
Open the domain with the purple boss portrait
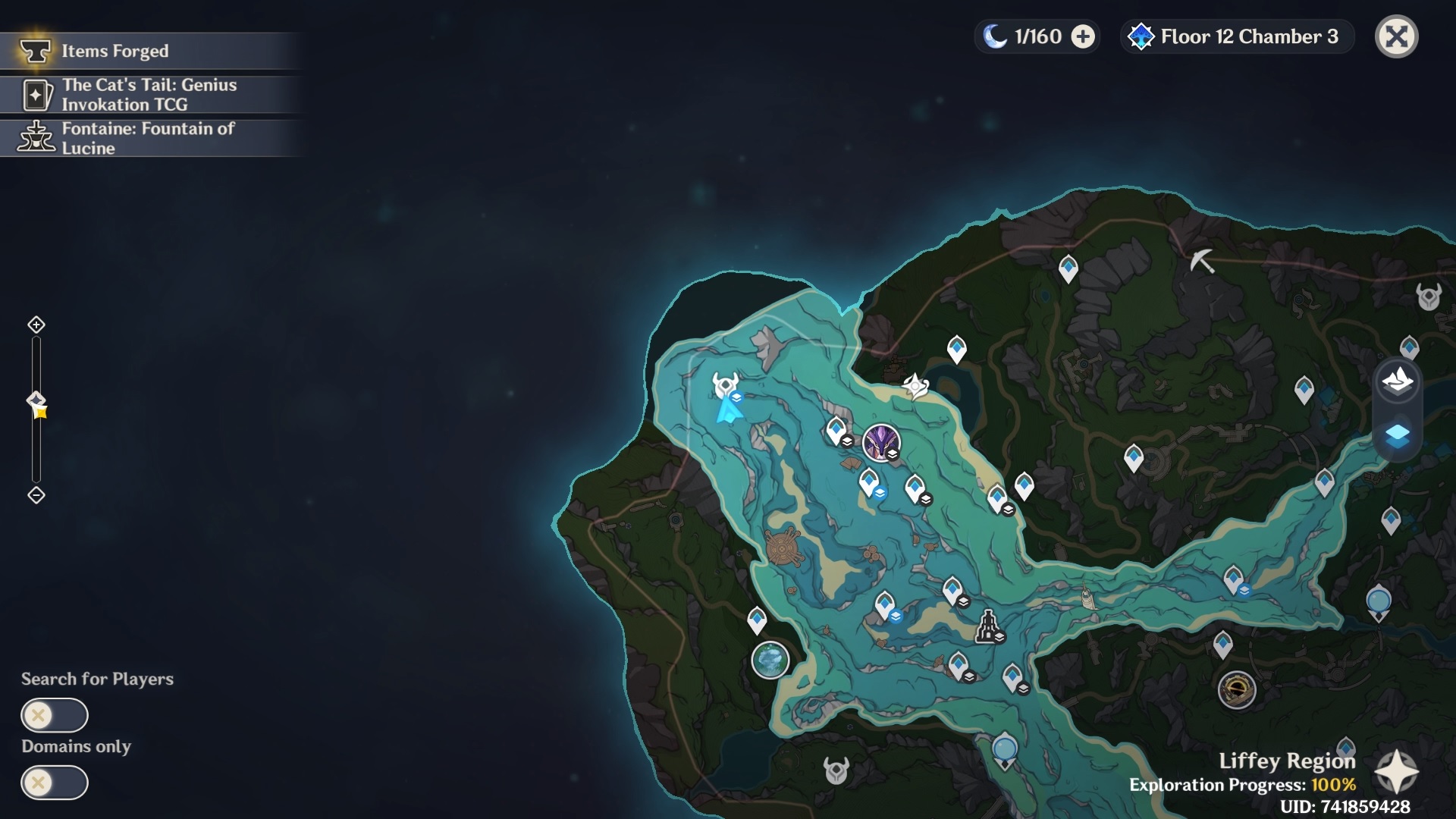[880, 444]
